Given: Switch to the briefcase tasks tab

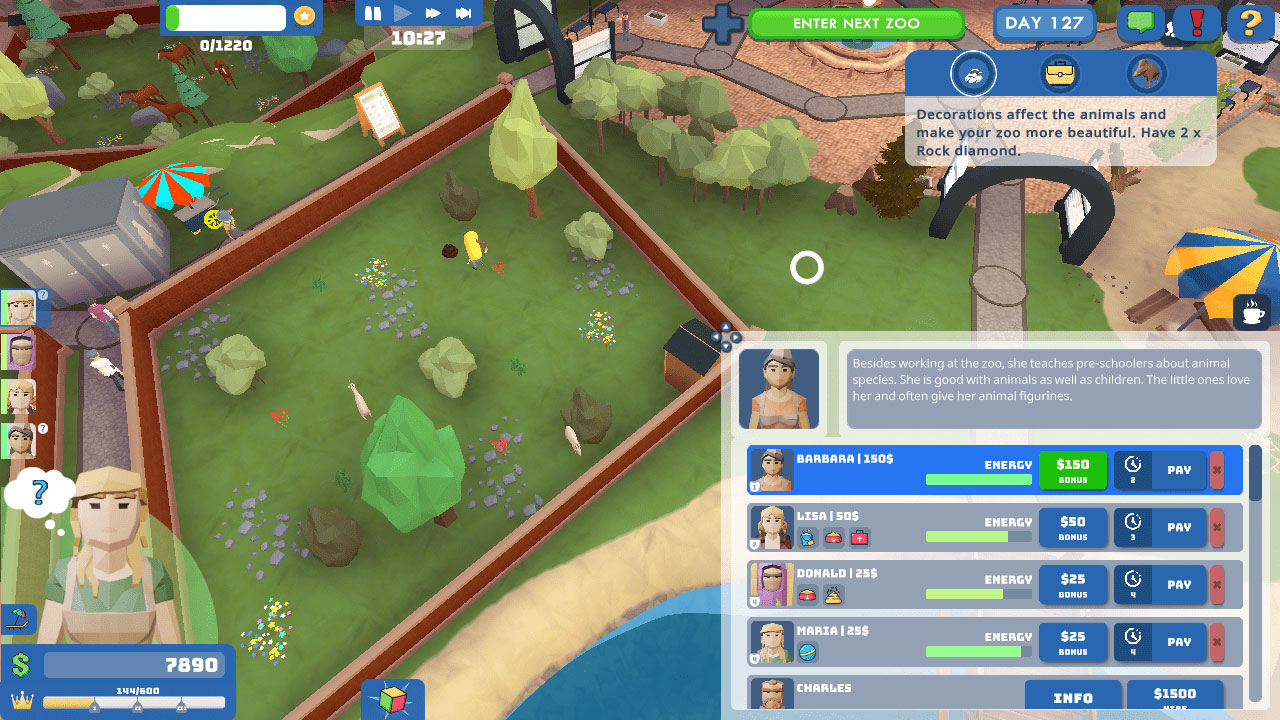Looking at the screenshot, I should [1061, 73].
